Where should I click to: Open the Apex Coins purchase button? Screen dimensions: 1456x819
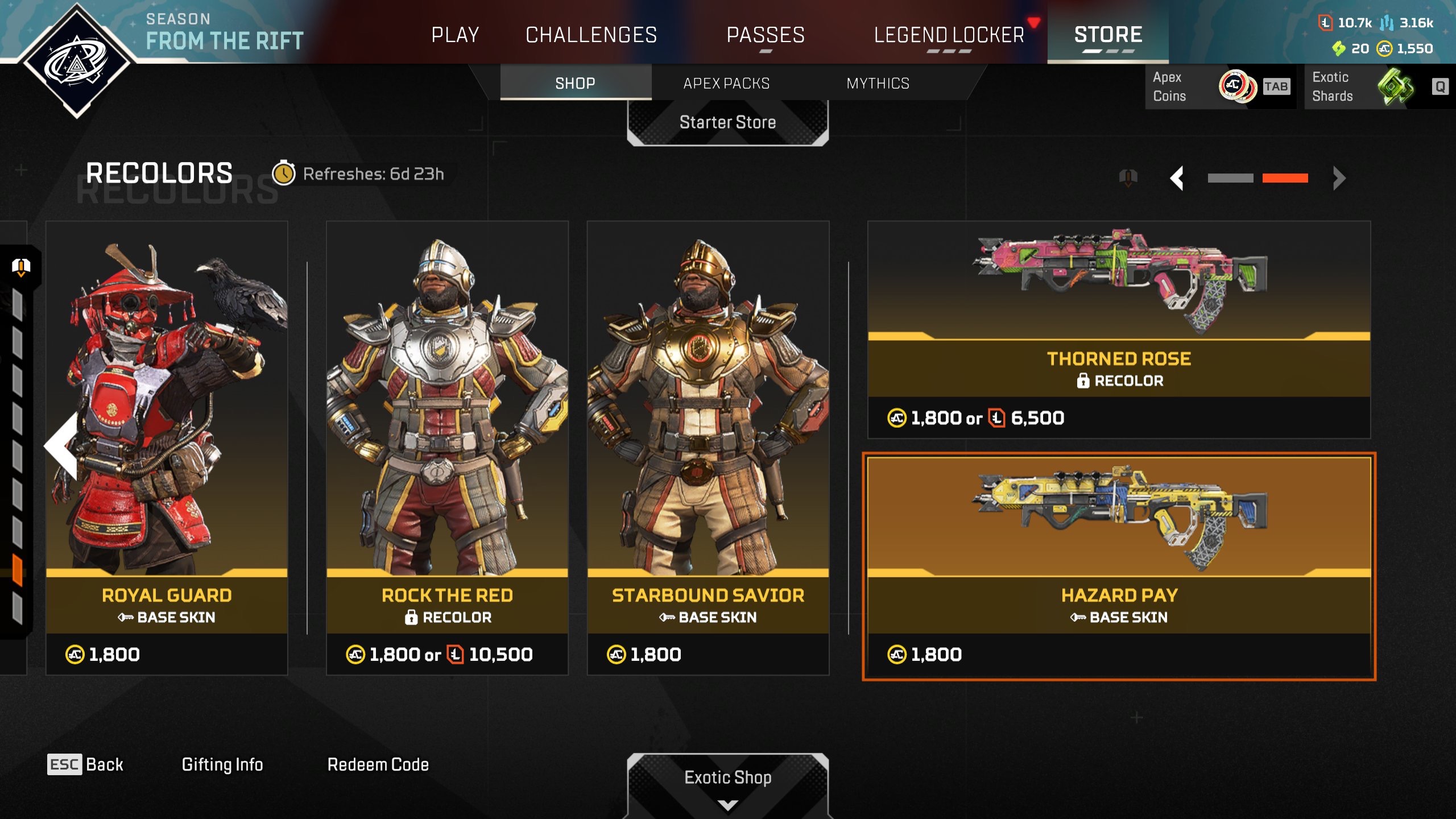[x=1221, y=86]
